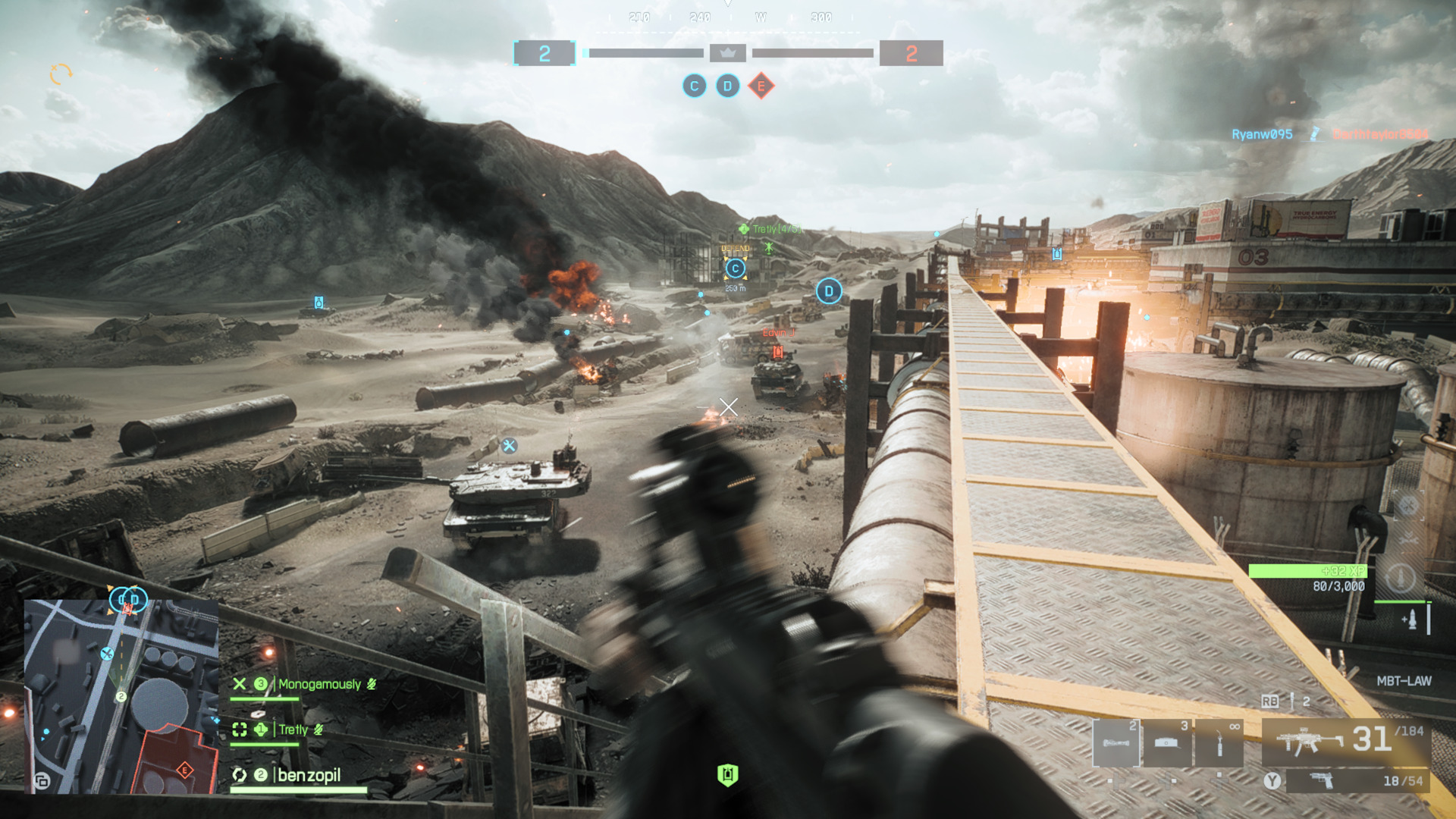Screen dimensions: 1456x819
Task: Open the minimap
Action: click(121, 696)
